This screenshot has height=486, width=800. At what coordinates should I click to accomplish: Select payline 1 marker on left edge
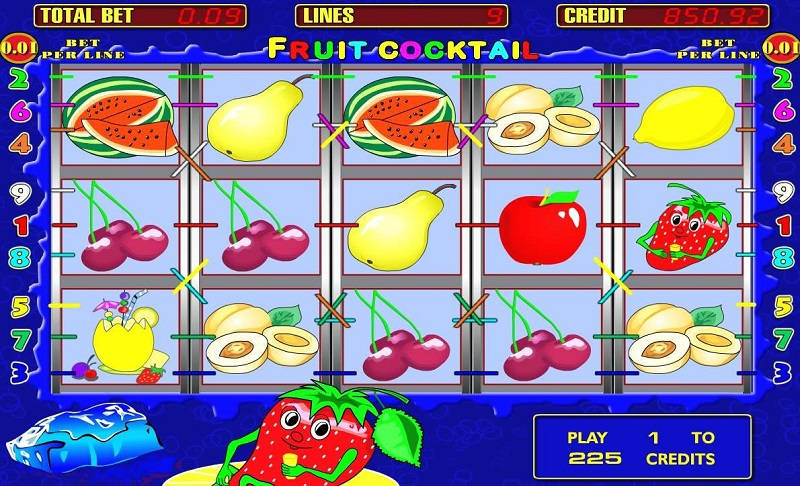(x=20, y=226)
